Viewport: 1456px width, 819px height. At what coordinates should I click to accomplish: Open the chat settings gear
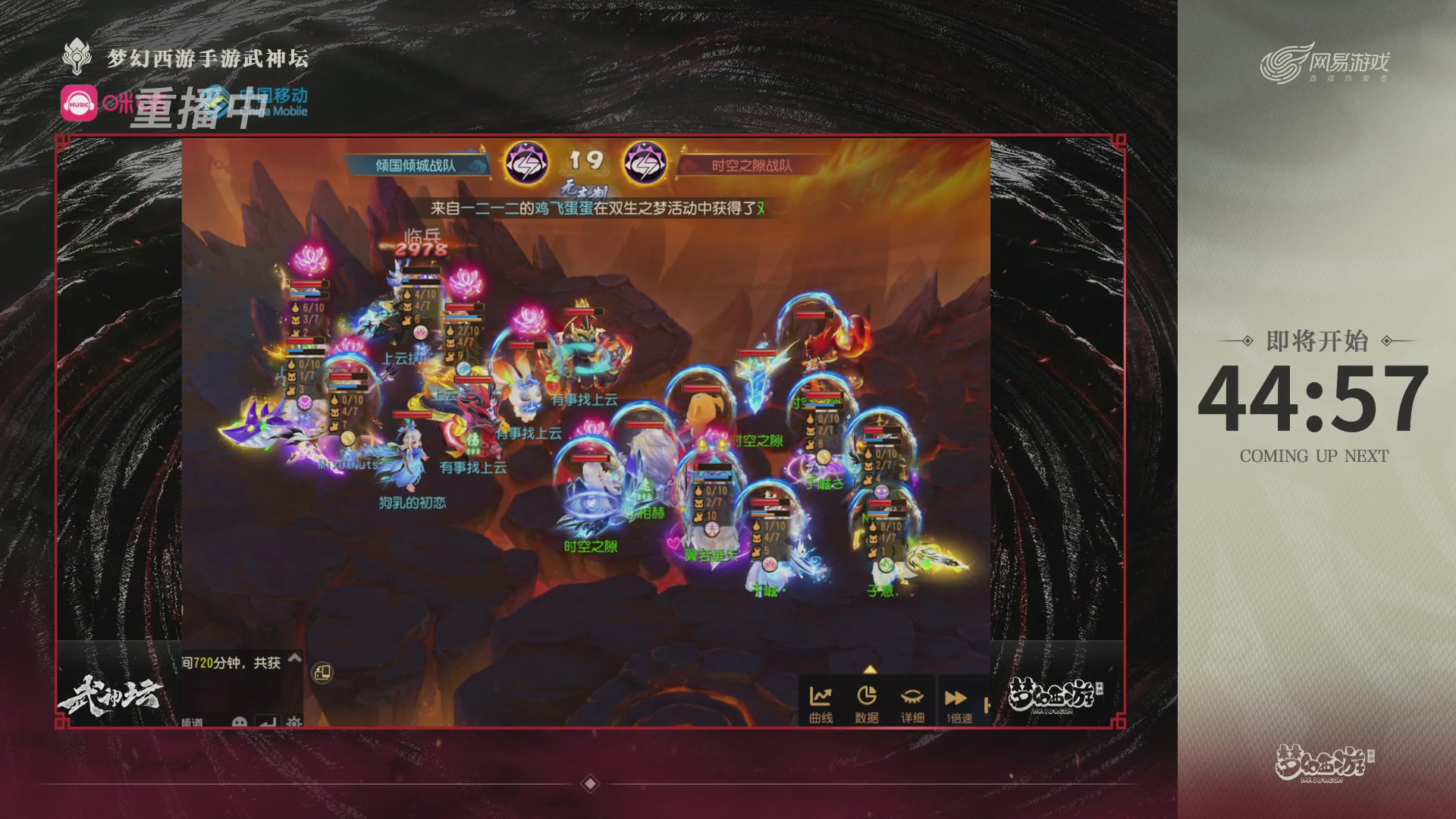pyautogui.click(x=294, y=722)
